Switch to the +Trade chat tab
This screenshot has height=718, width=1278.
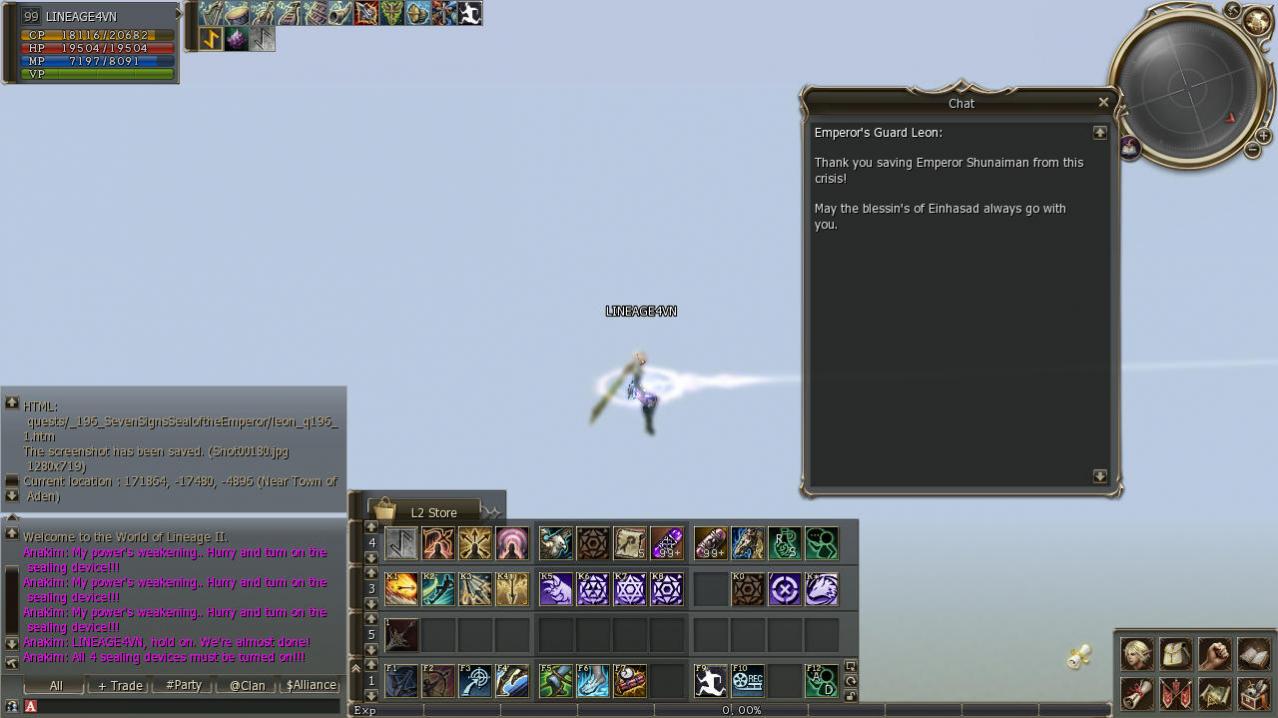pyautogui.click(x=120, y=685)
